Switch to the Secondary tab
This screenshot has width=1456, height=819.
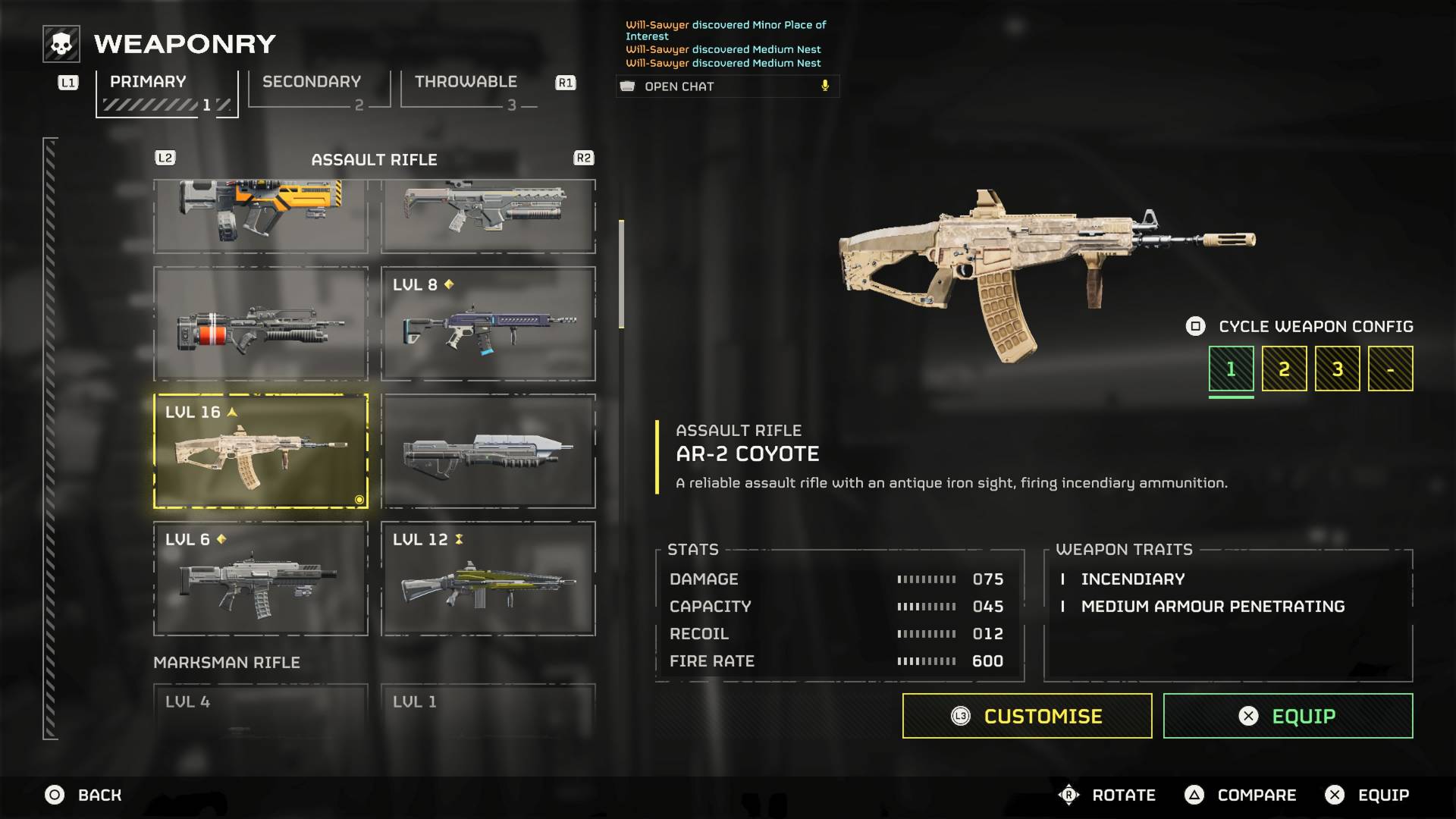point(309,81)
